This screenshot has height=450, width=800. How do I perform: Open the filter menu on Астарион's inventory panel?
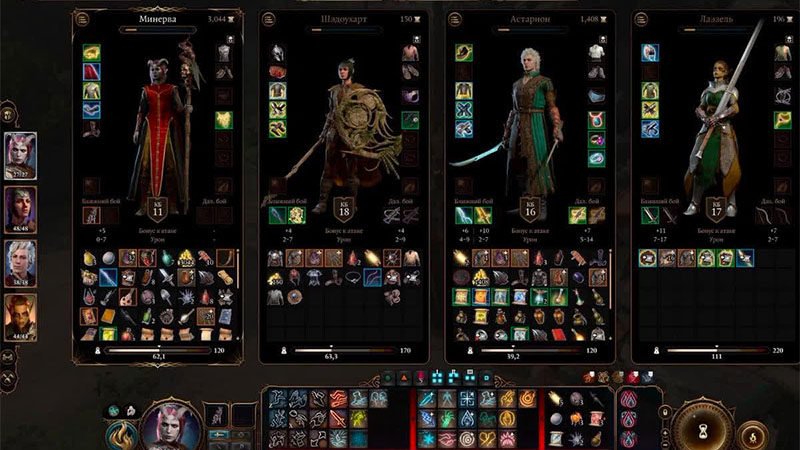(x=454, y=18)
